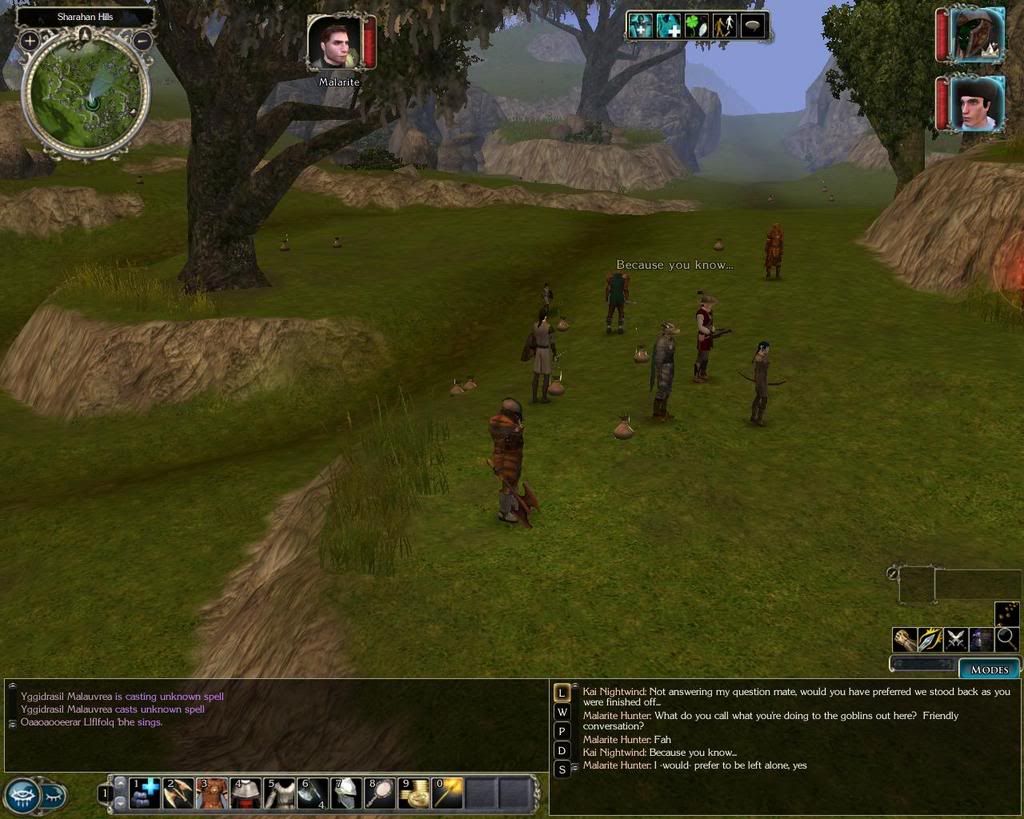Click the open-eye emblem button beside hotbar
This screenshot has height=819, width=1024.
(x=23, y=795)
